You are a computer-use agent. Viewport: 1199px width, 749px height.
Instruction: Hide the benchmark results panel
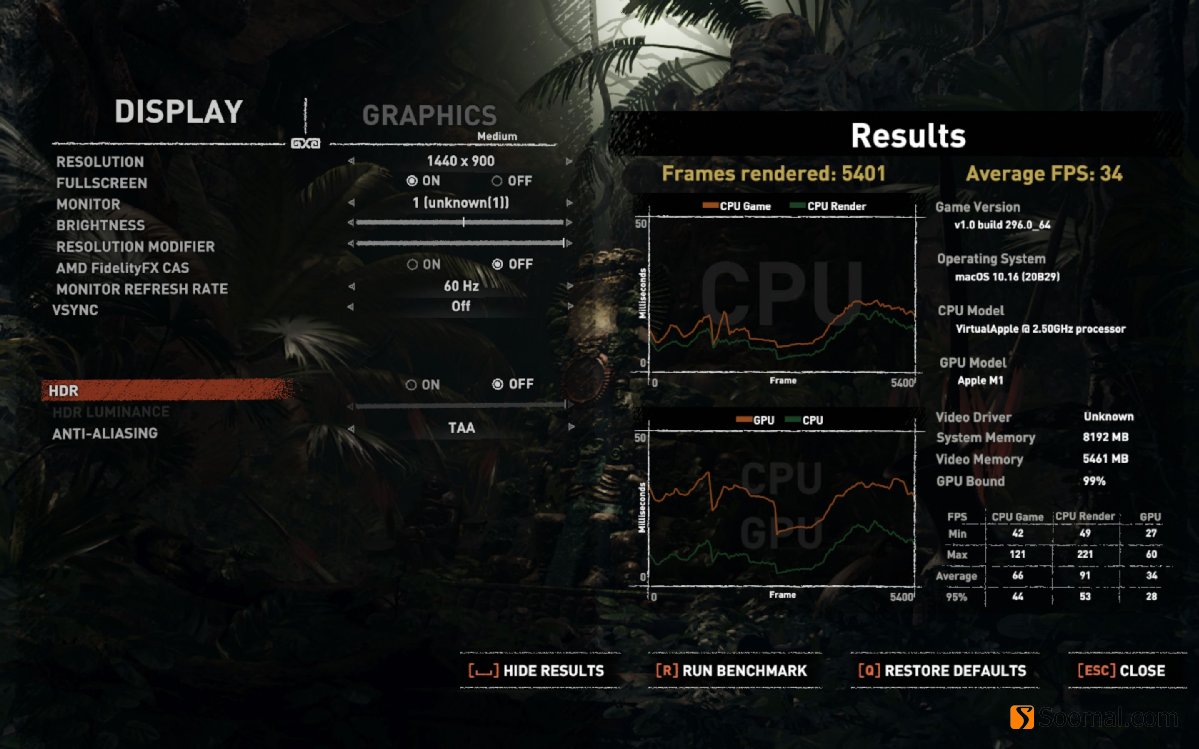(x=536, y=671)
